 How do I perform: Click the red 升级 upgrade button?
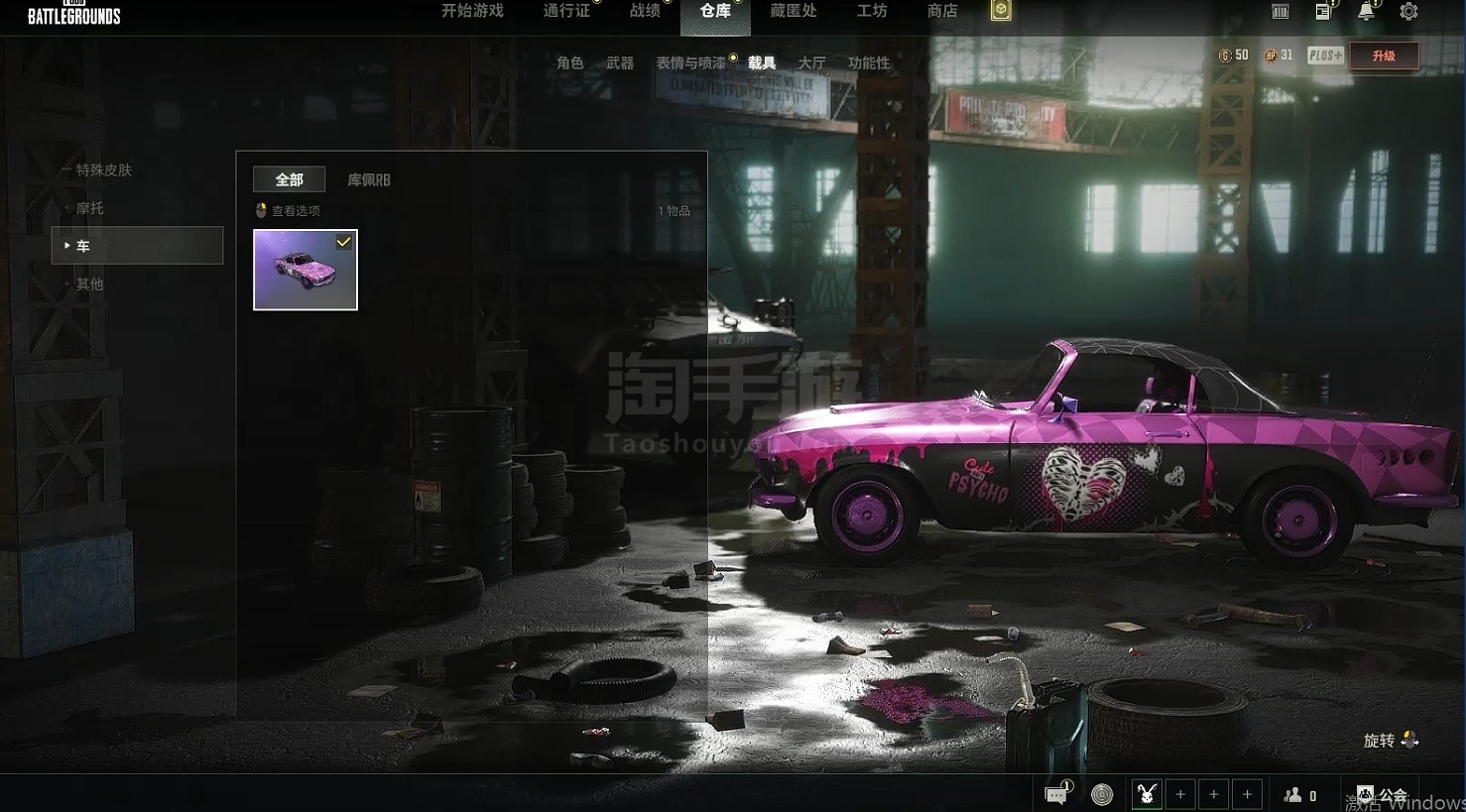coord(1383,56)
